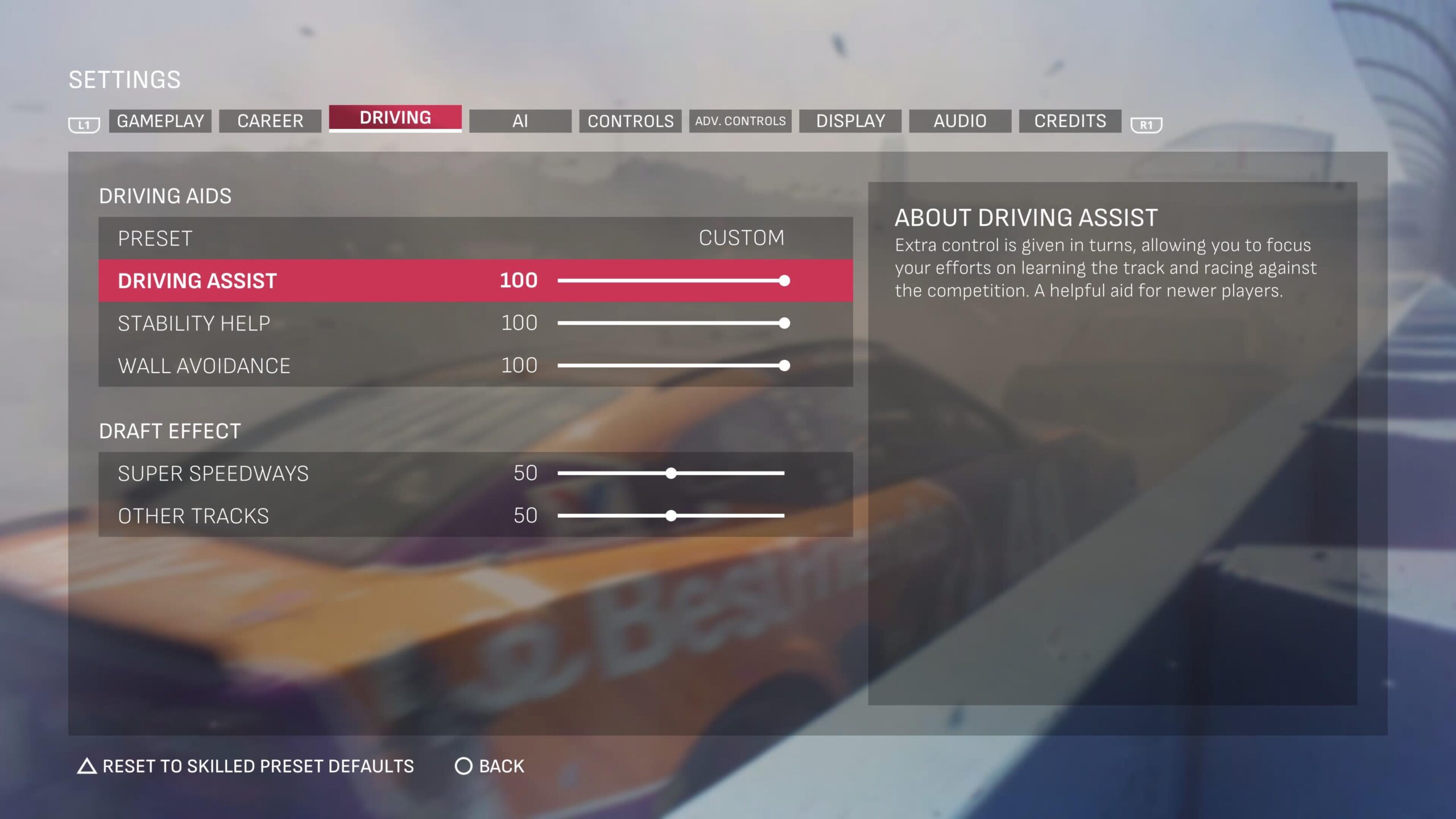
Task: View the Credits tab
Action: [1070, 121]
